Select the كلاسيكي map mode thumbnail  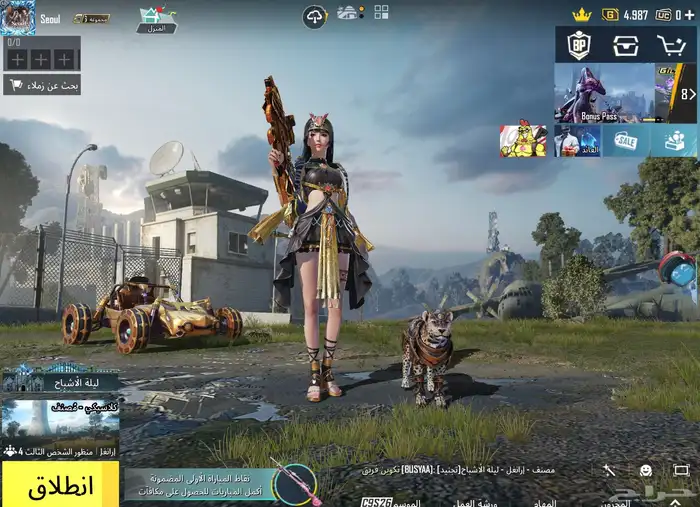(60, 420)
